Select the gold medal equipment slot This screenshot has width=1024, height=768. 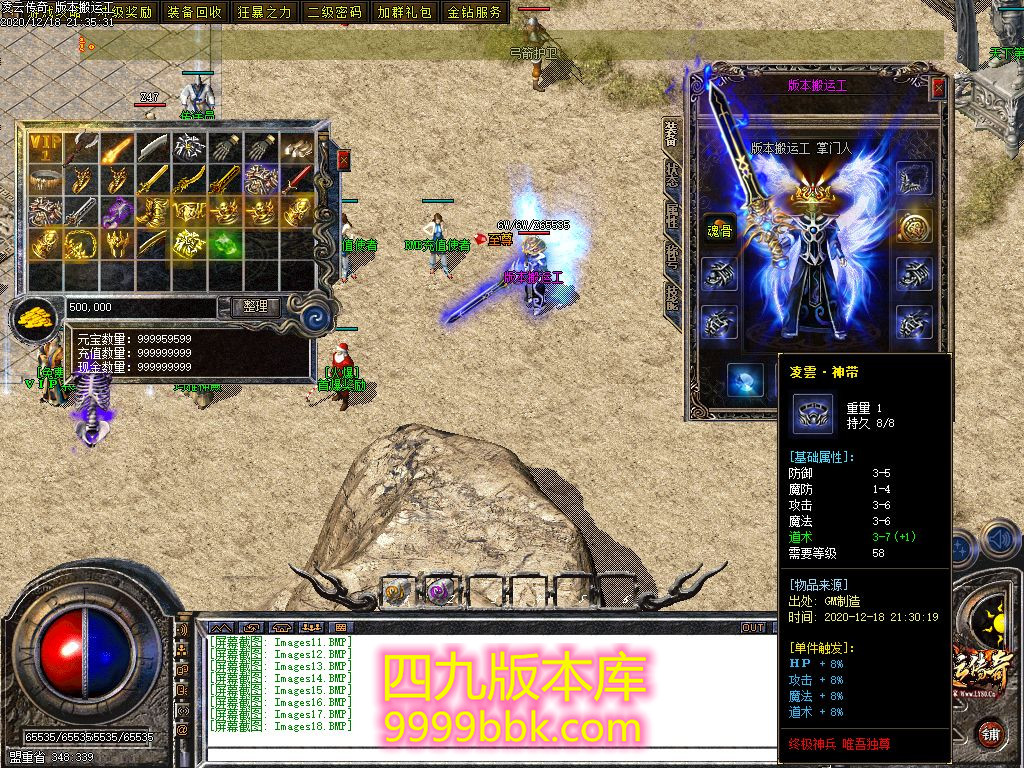914,227
